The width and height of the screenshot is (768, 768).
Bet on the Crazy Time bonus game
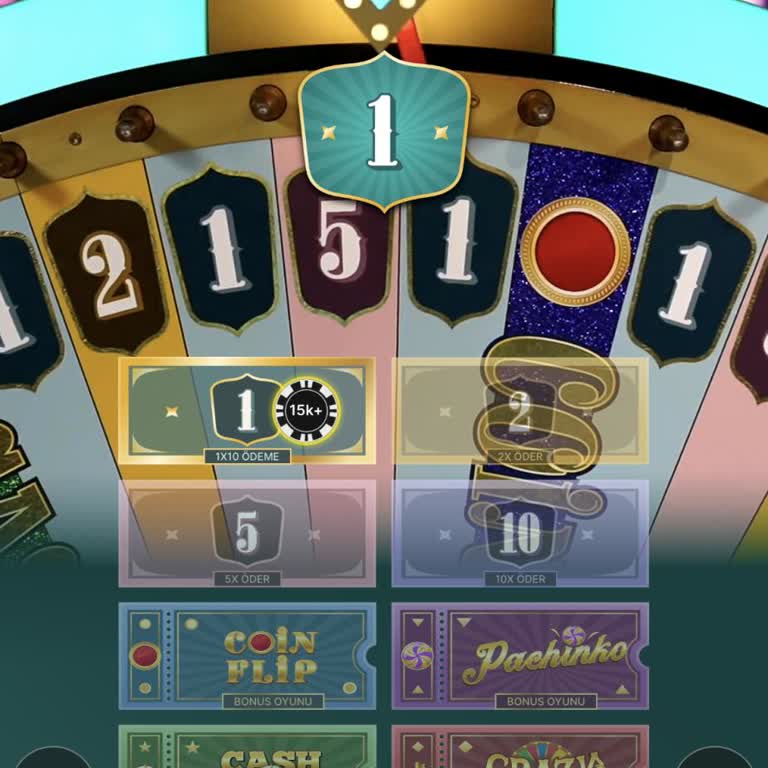coord(520,750)
